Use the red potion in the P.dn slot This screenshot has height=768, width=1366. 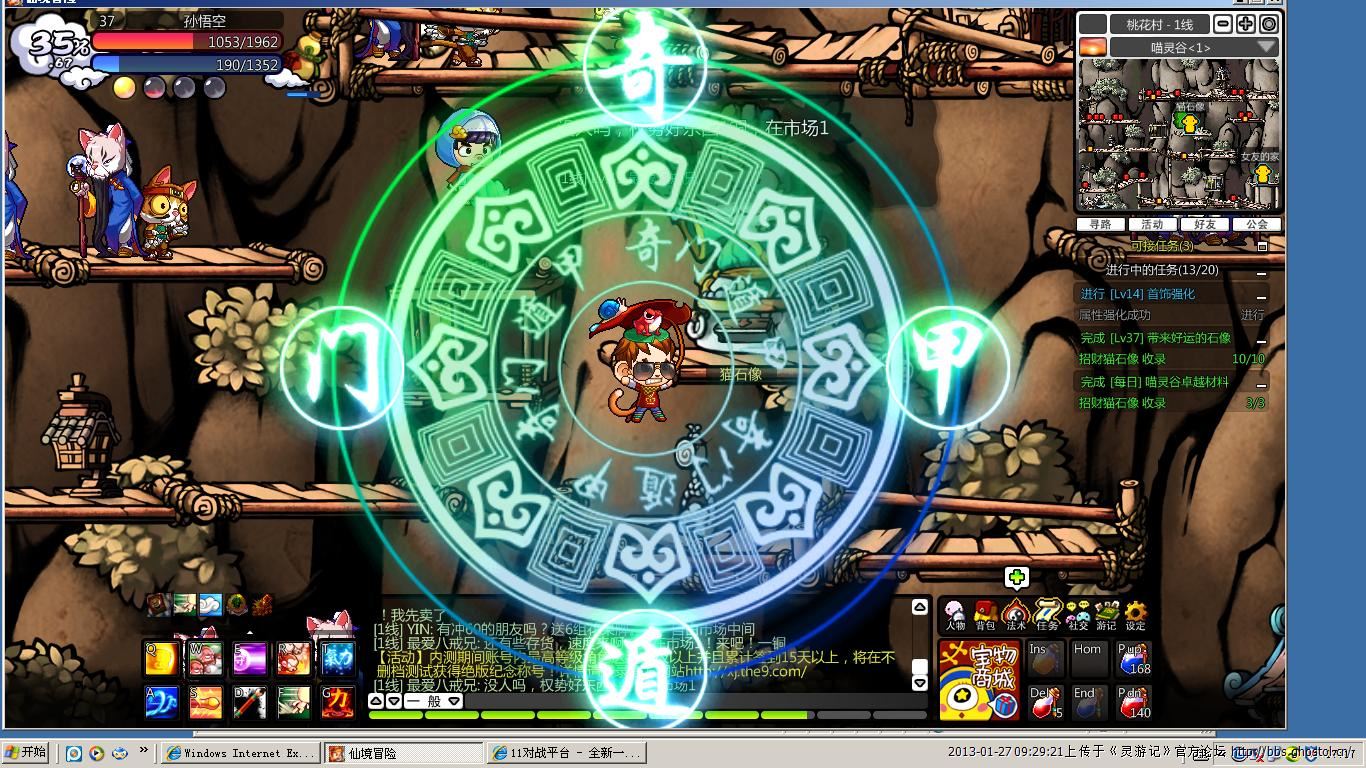[x=1133, y=703]
